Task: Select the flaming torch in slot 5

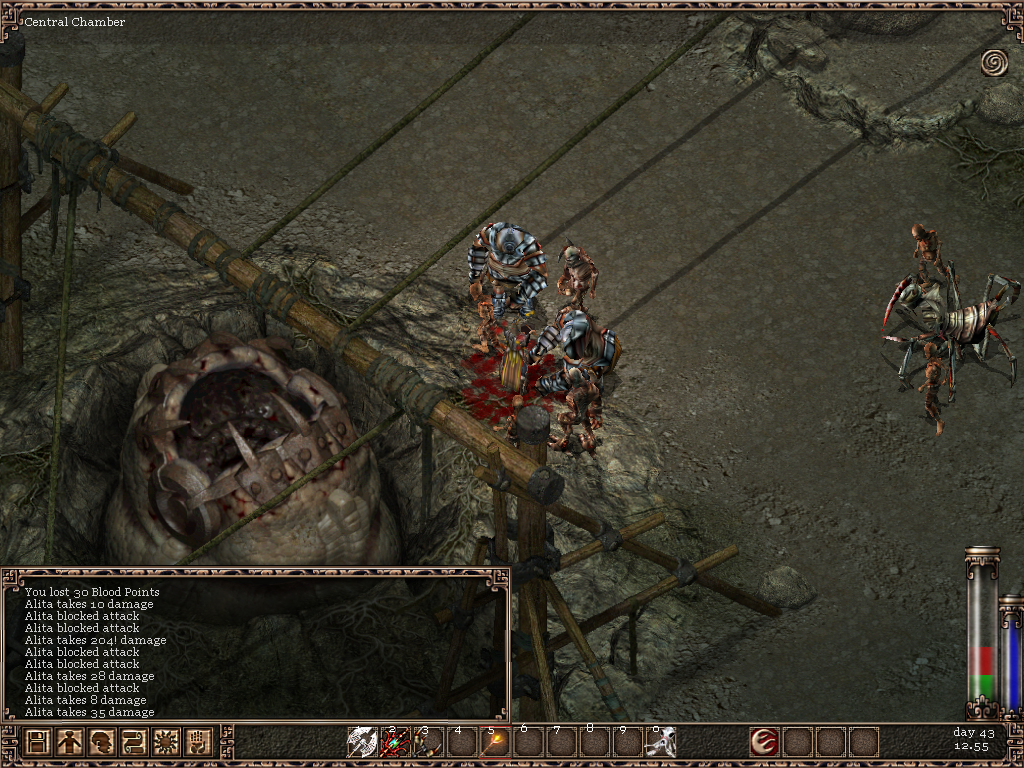Action: (494, 742)
